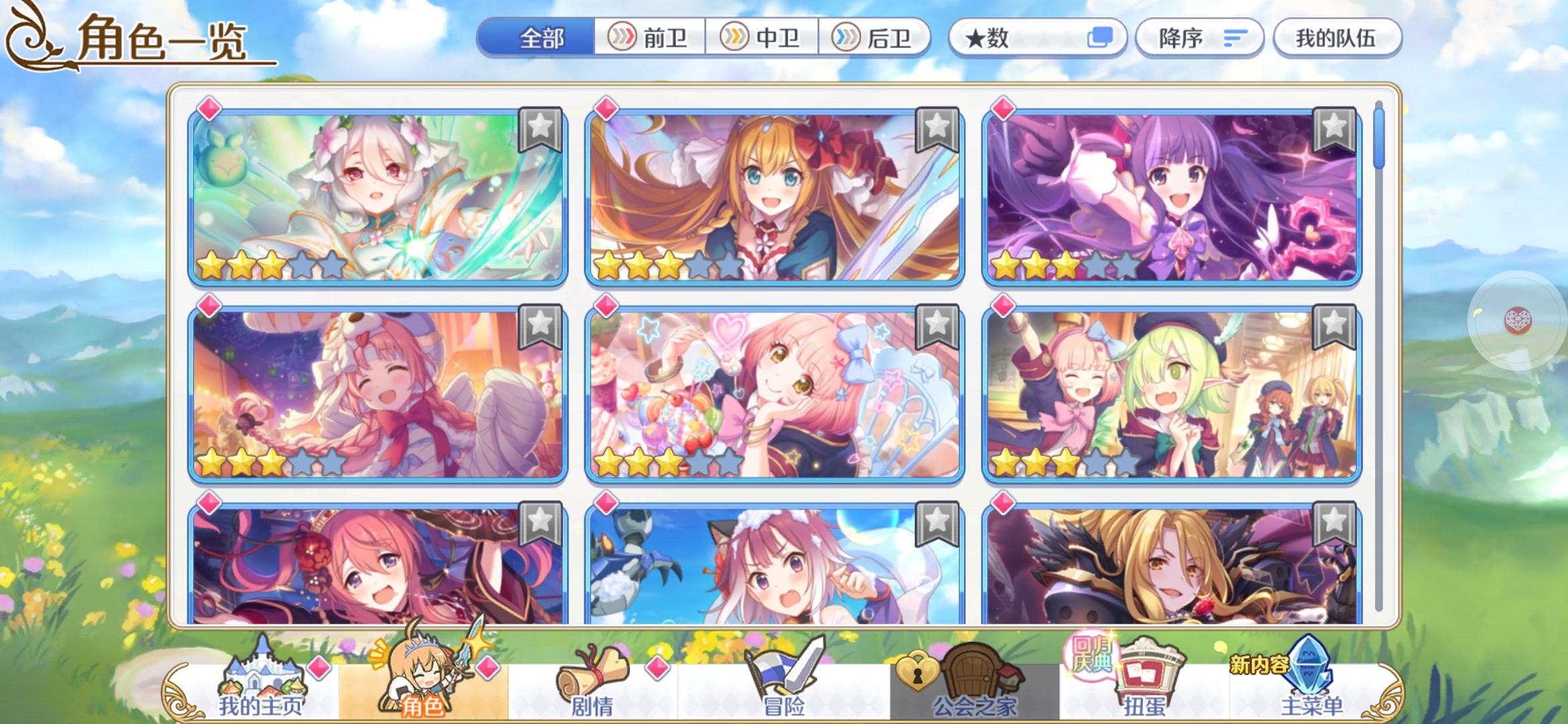The image size is (1568, 724).
Task: Switch to the 后卫 rearguard tab
Action: pos(878,38)
